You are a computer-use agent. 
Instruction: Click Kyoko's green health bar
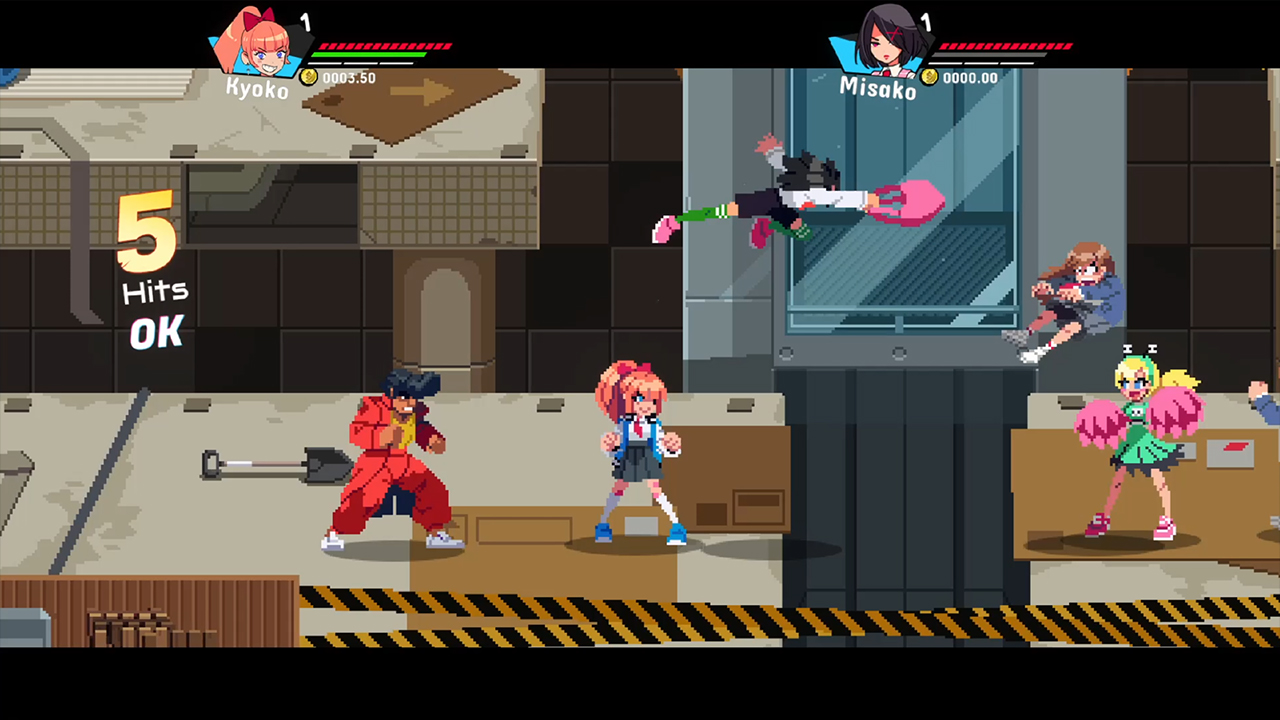[368, 54]
